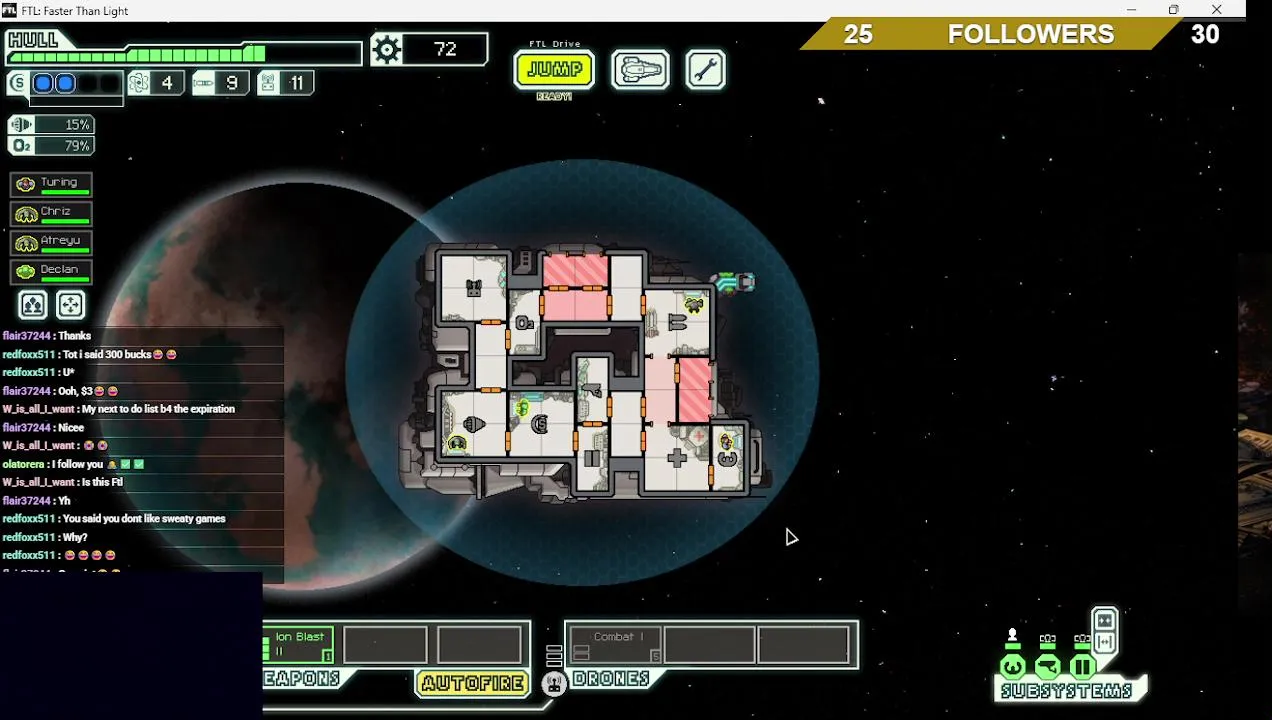
Task: Select the doors subsystem icon
Action: click(1082, 665)
